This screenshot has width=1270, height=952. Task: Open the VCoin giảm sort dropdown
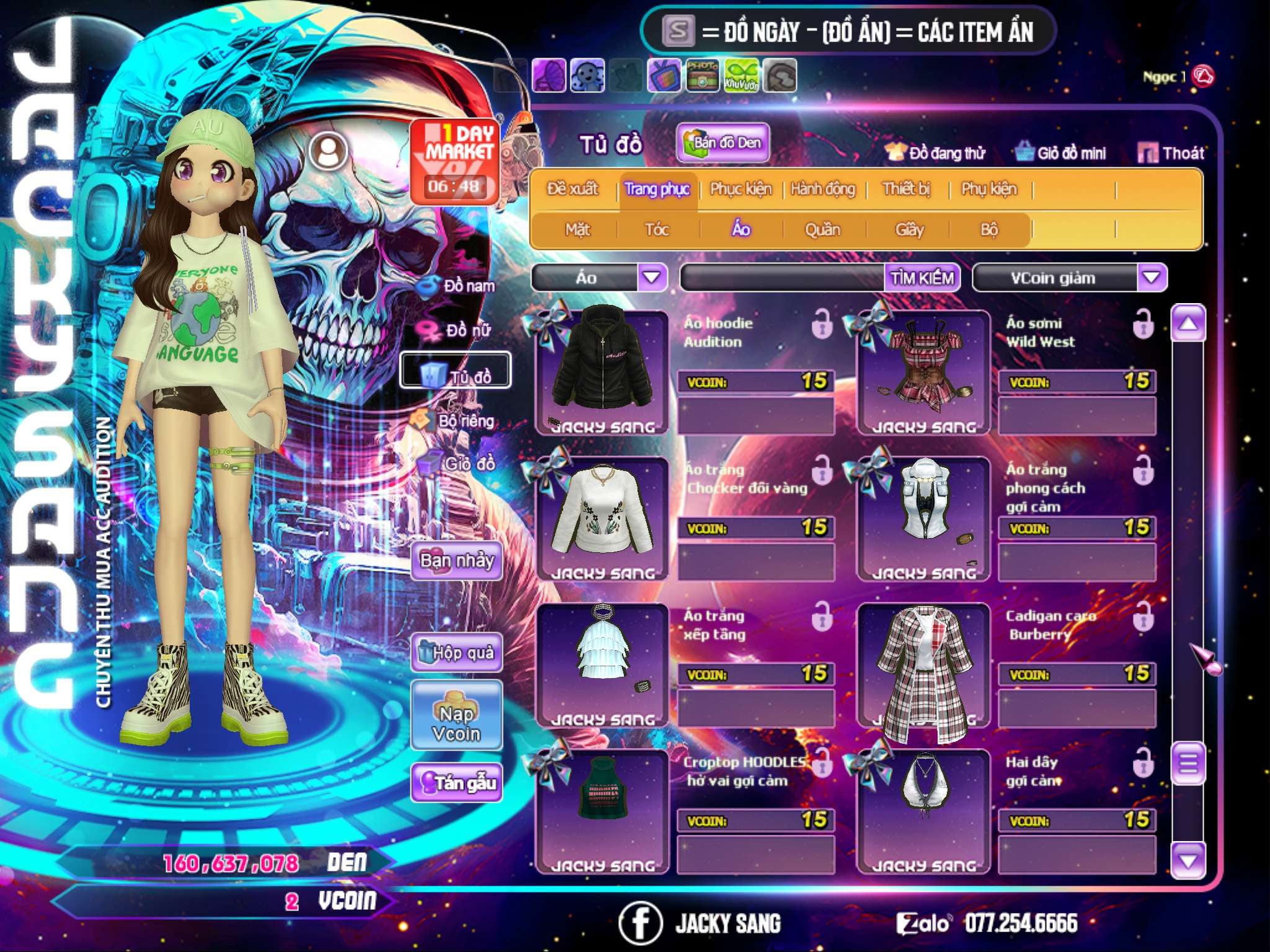1152,277
